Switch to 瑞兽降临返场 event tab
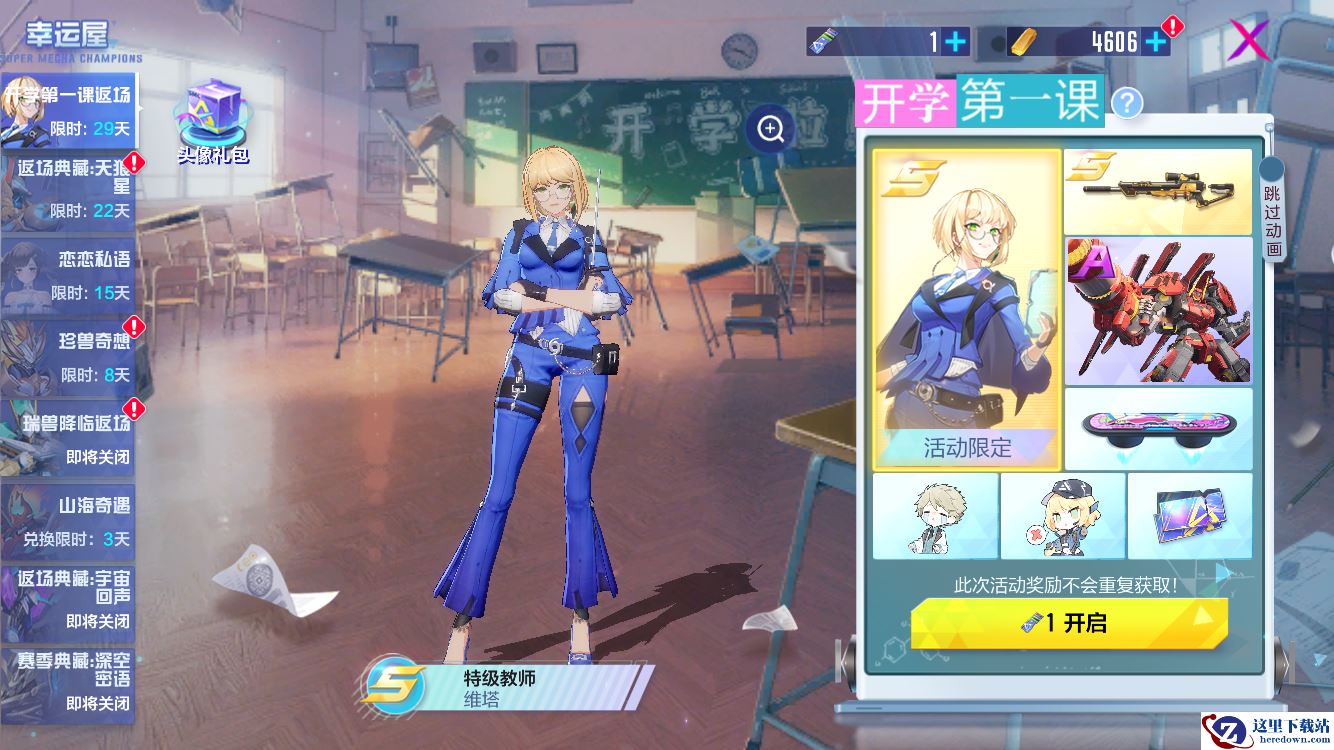1334x750 pixels. (x=68, y=439)
